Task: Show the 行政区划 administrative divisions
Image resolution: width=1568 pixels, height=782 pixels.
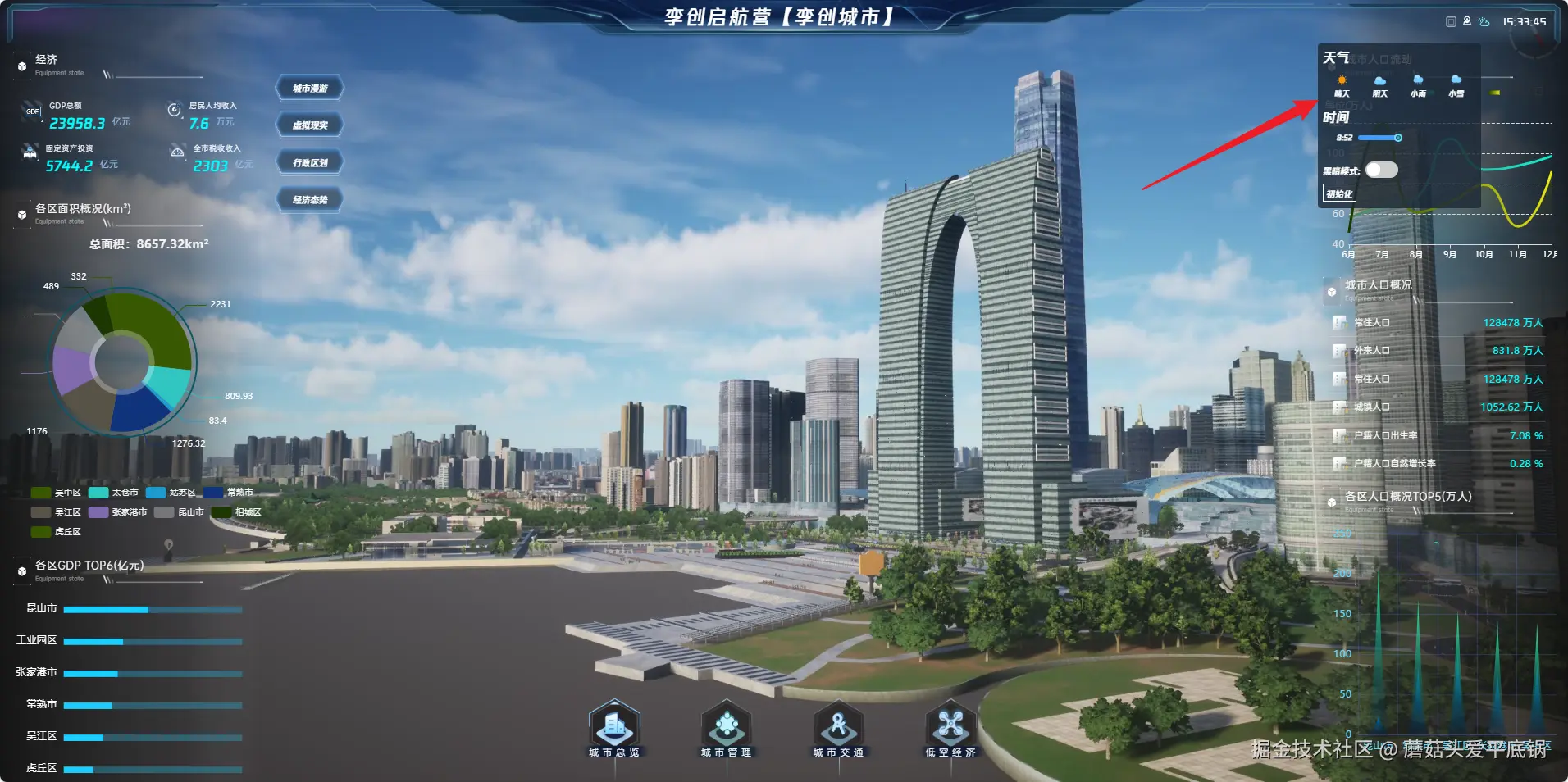Action: [310, 162]
